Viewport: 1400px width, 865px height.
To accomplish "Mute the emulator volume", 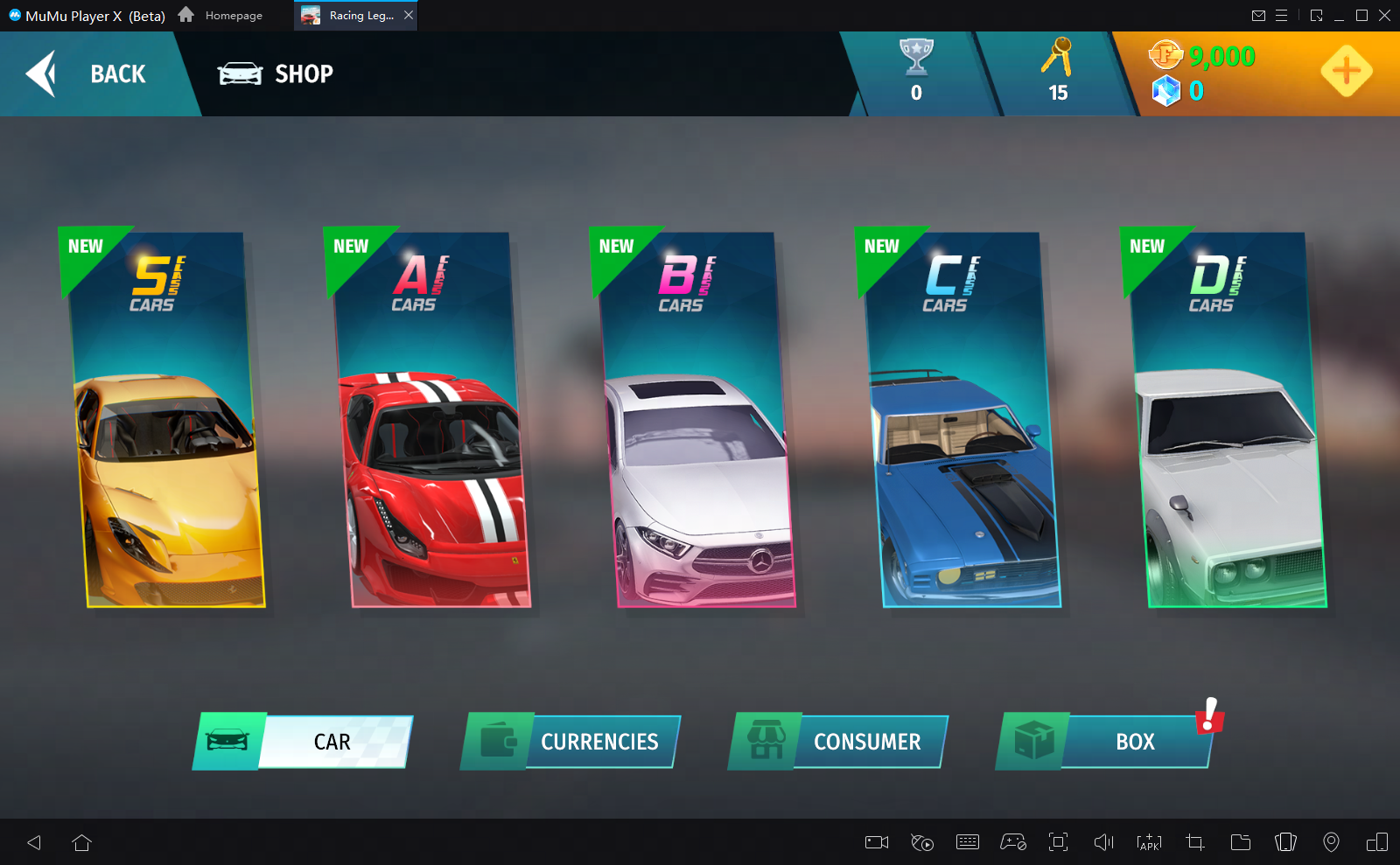I will coord(1103,842).
